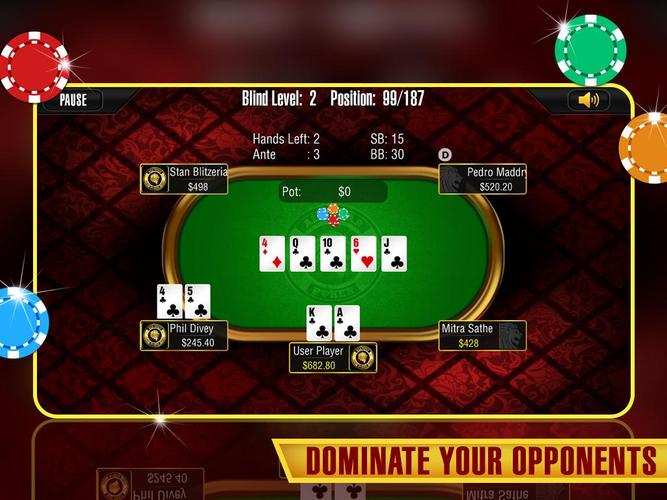The height and width of the screenshot is (500, 667).
Task: Pause the poker game
Action: point(73,100)
